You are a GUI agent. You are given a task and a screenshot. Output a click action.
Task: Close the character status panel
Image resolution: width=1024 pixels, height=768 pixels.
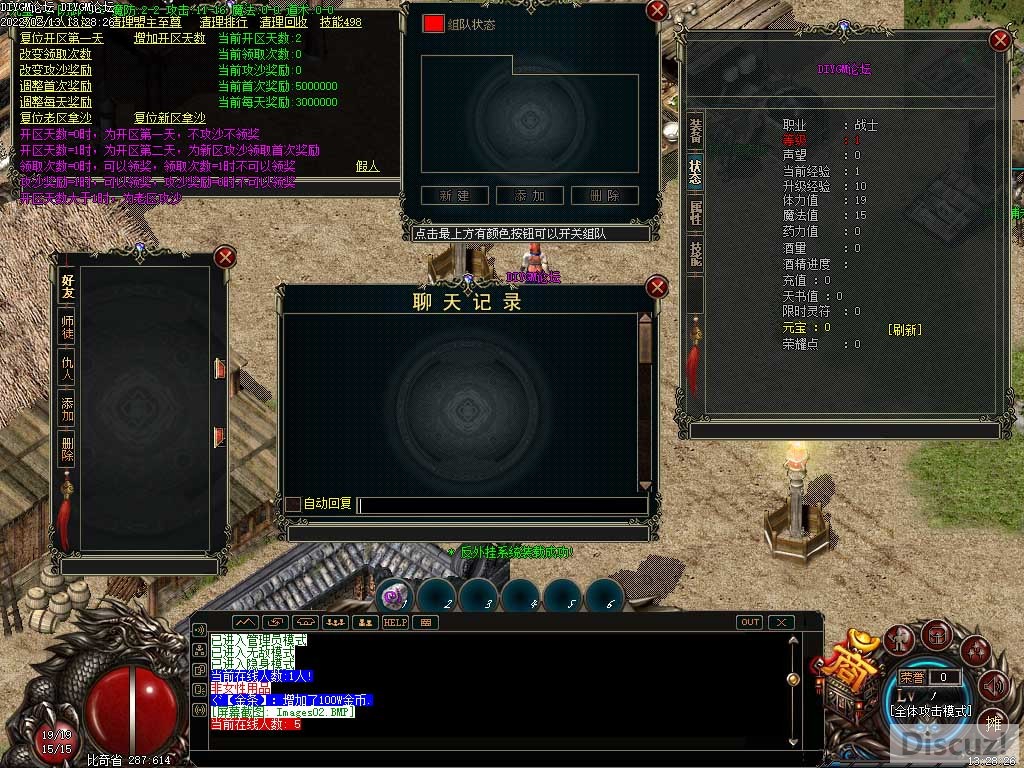click(999, 40)
